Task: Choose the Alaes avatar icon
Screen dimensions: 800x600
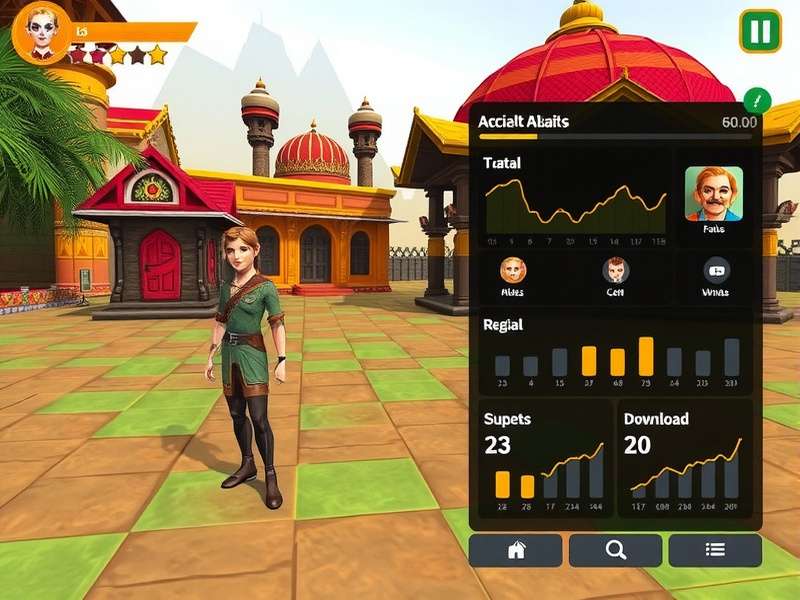Action: 512,270
